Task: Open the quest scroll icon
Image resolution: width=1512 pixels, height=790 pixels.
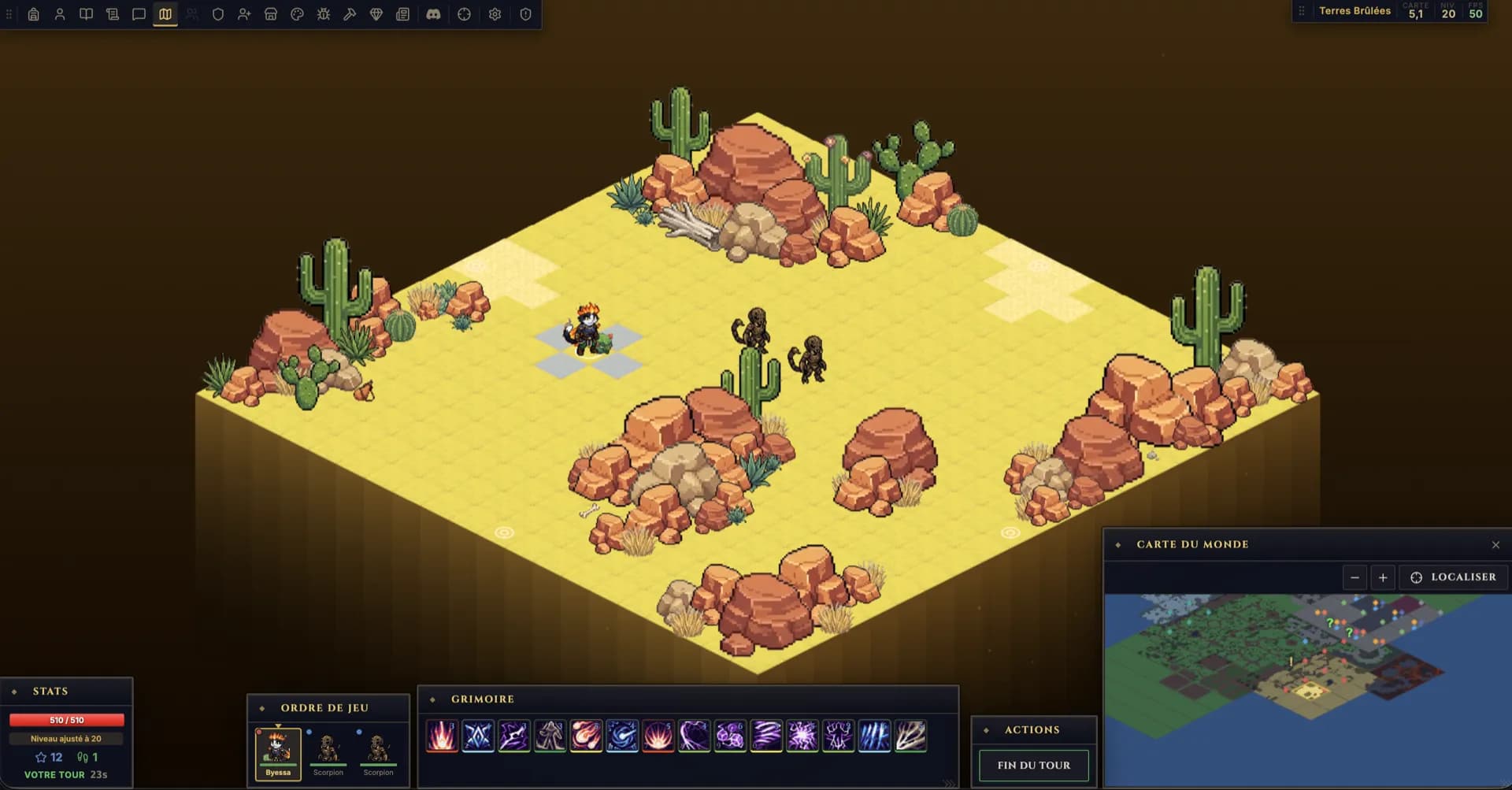Action: [113, 13]
